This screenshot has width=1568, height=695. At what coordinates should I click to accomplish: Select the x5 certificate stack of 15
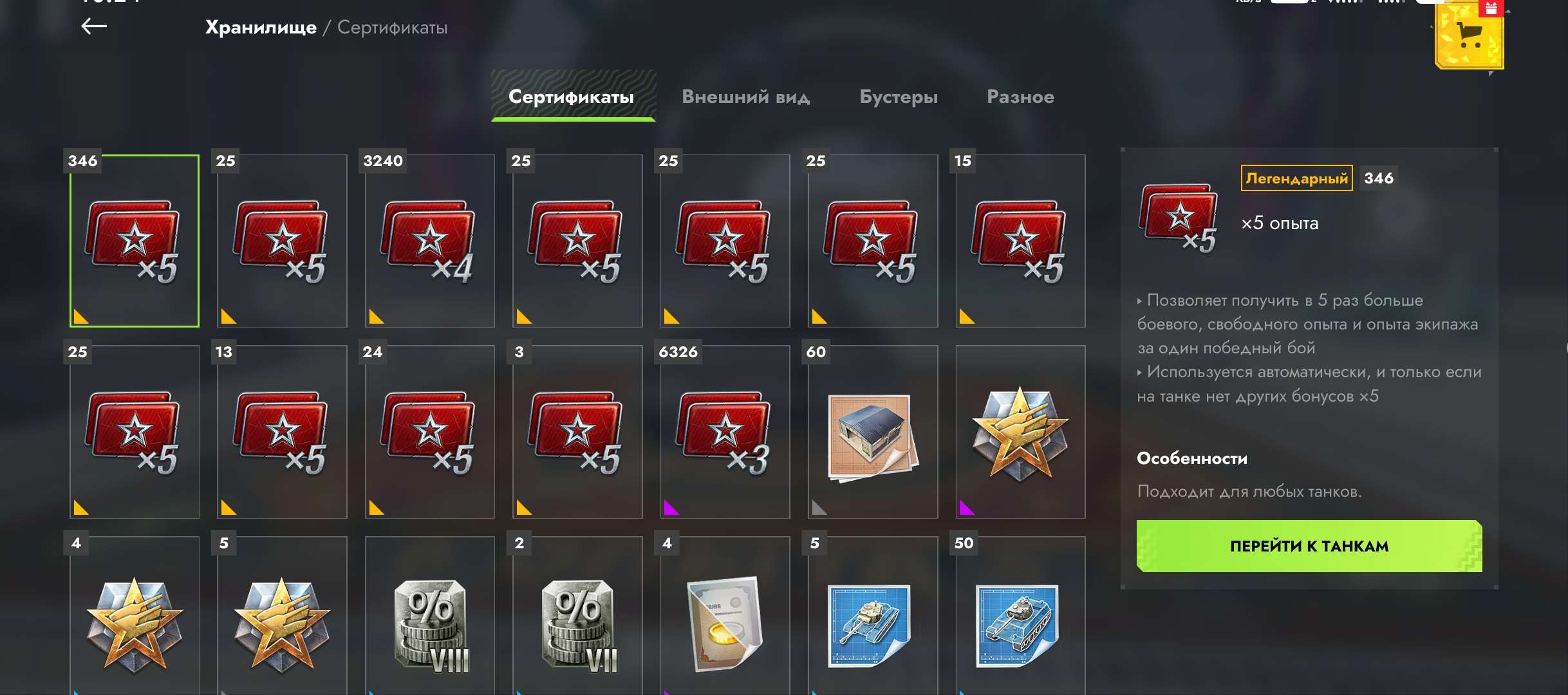(x=1020, y=241)
